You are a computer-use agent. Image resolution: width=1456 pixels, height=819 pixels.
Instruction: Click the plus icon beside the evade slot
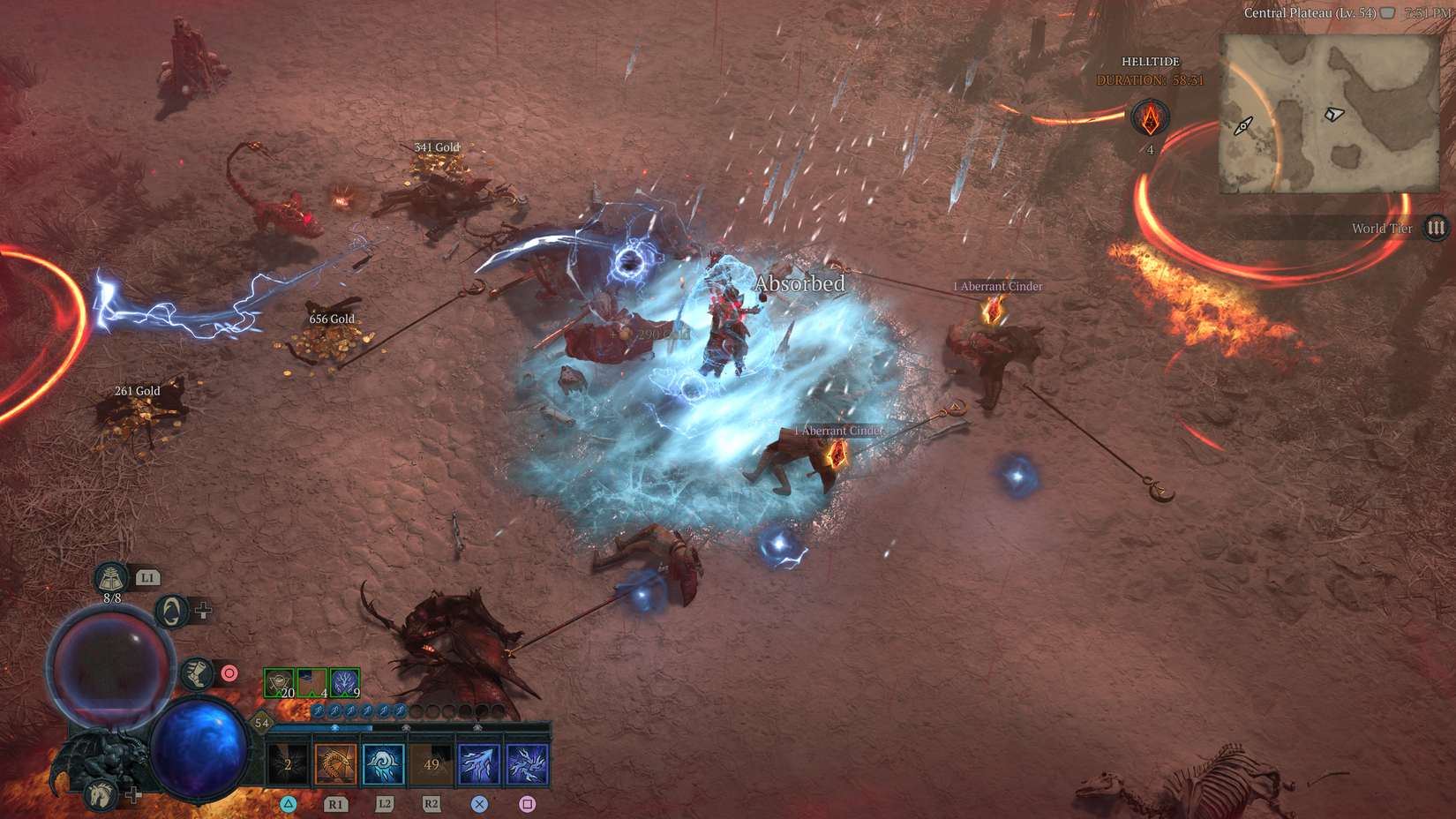(x=205, y=609)
